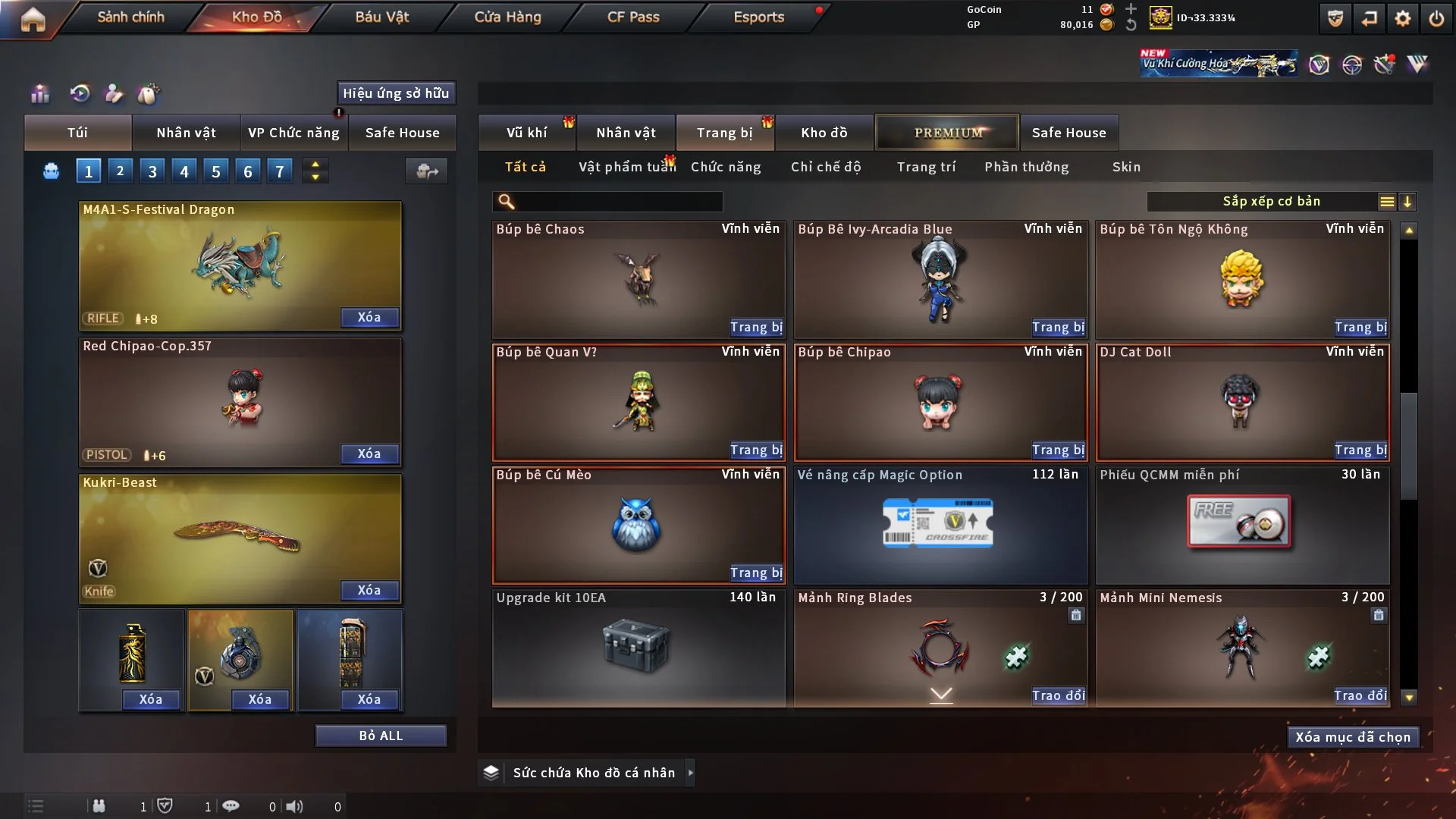1456x819 pixels.
Task: Open the Sắp xếp cơ bản sort dropdown
Action: (1271, 202)
